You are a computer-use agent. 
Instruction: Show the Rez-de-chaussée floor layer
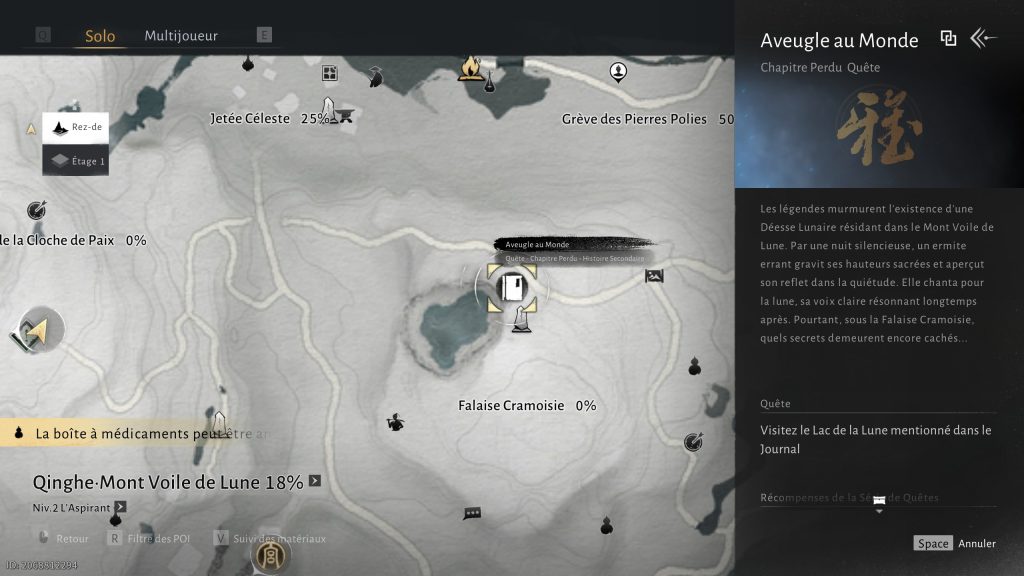pyautogui.click(x=76, y=129)
